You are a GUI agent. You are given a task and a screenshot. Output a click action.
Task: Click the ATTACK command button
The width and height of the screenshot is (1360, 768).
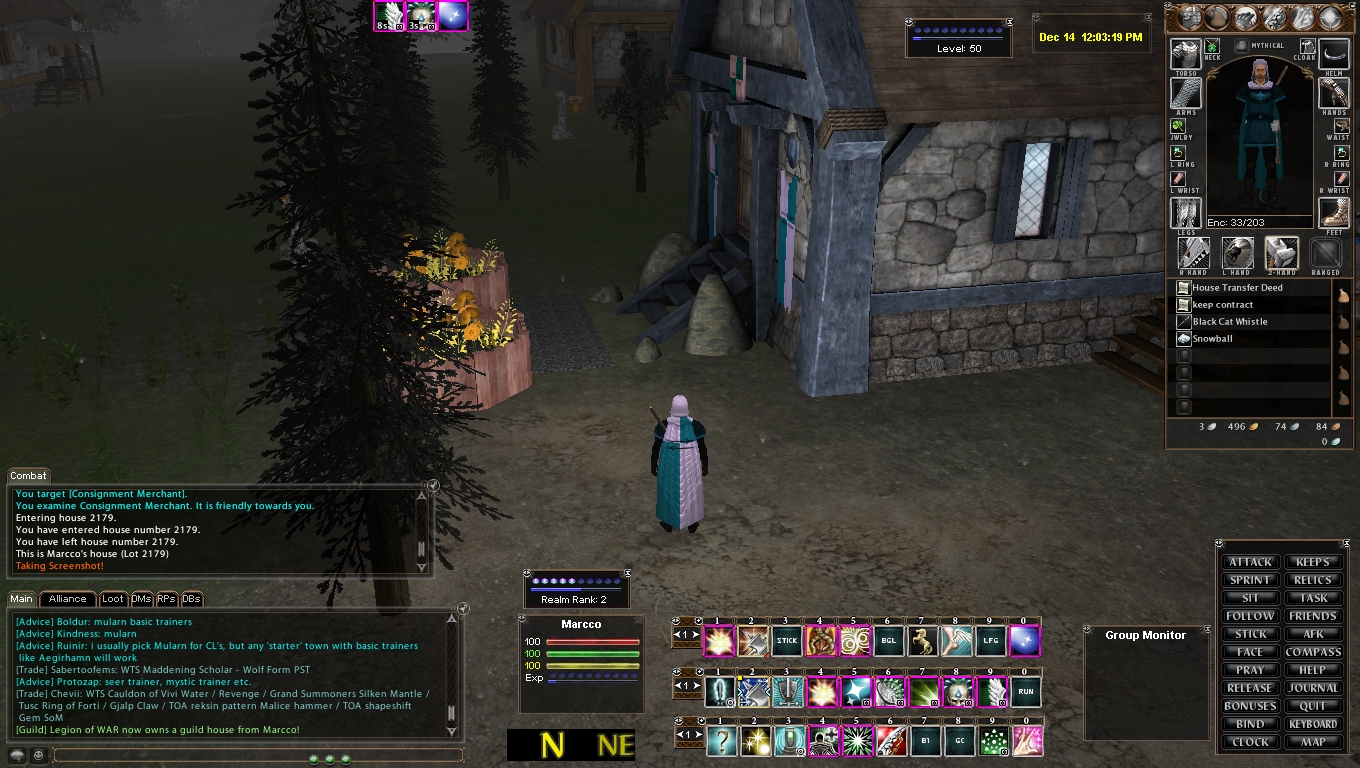(x=1250, y=562)
